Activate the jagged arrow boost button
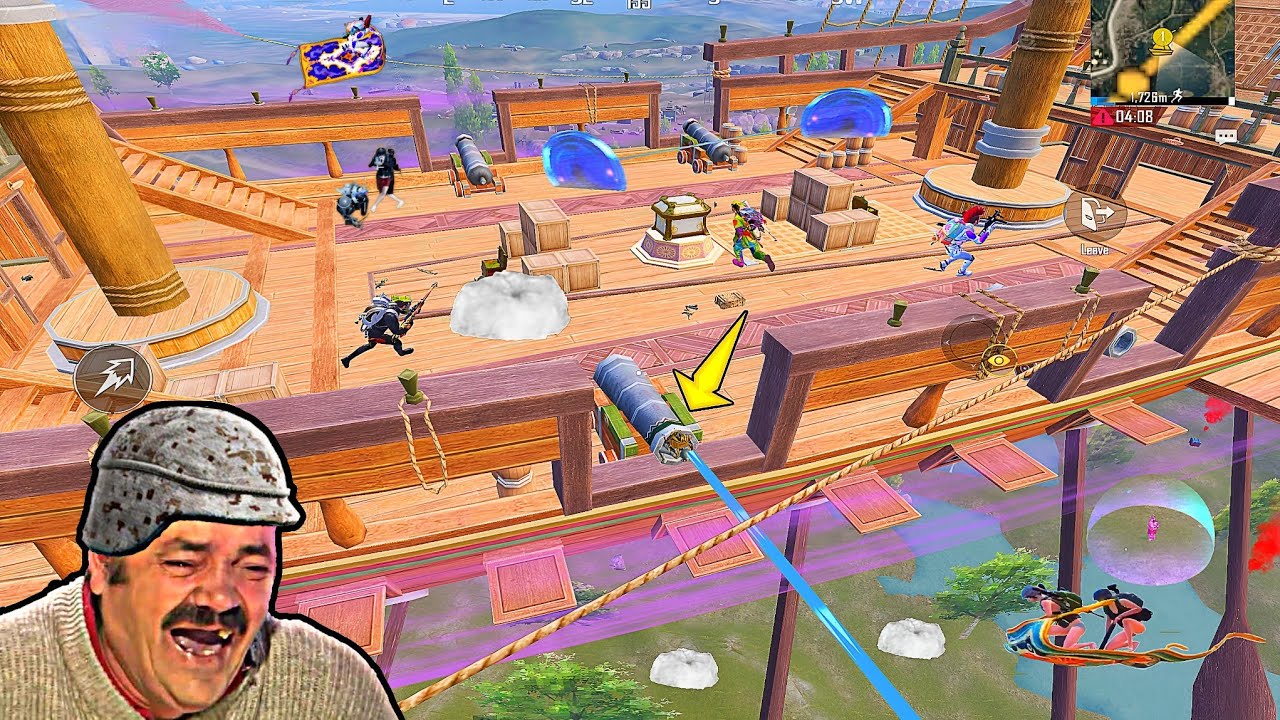This screenshot has height=720, width=1280. point(112,378)
